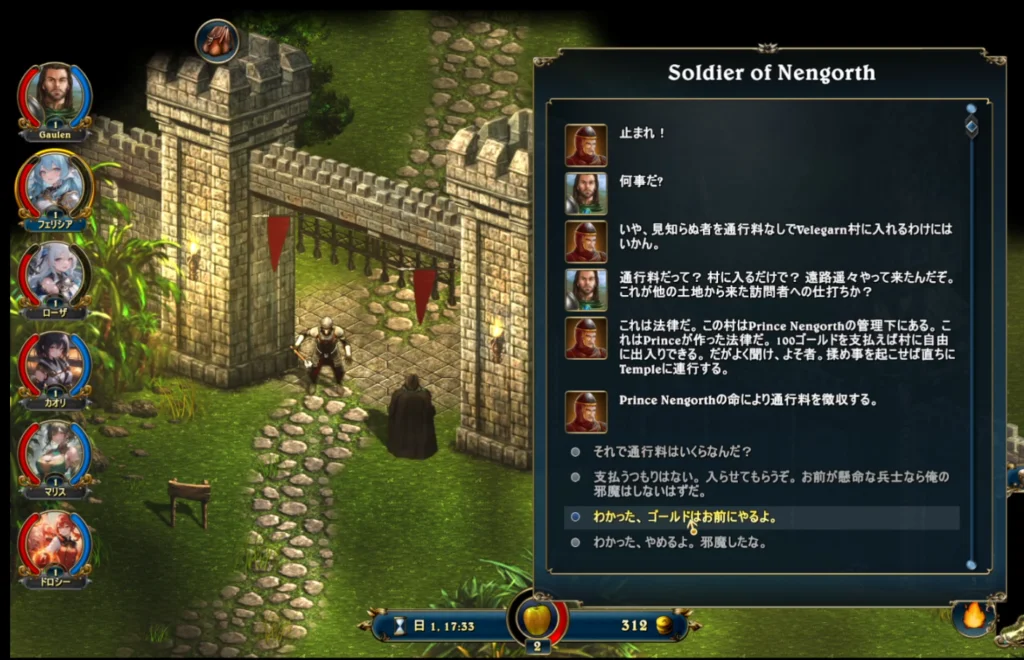Pick the give-up-and-leave reply

point(680,543)
